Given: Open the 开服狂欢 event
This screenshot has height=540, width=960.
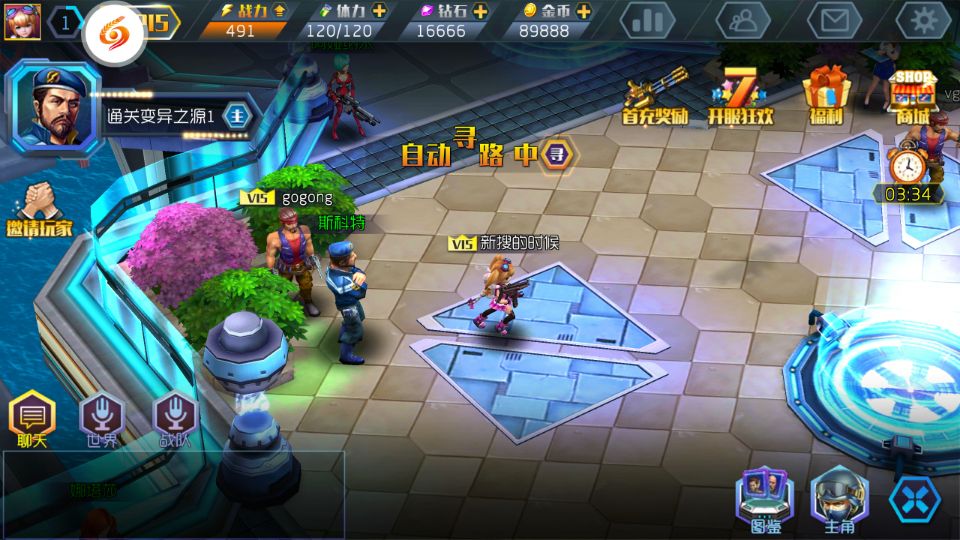Looking at the screenshot, I should [x=741, y=97].
